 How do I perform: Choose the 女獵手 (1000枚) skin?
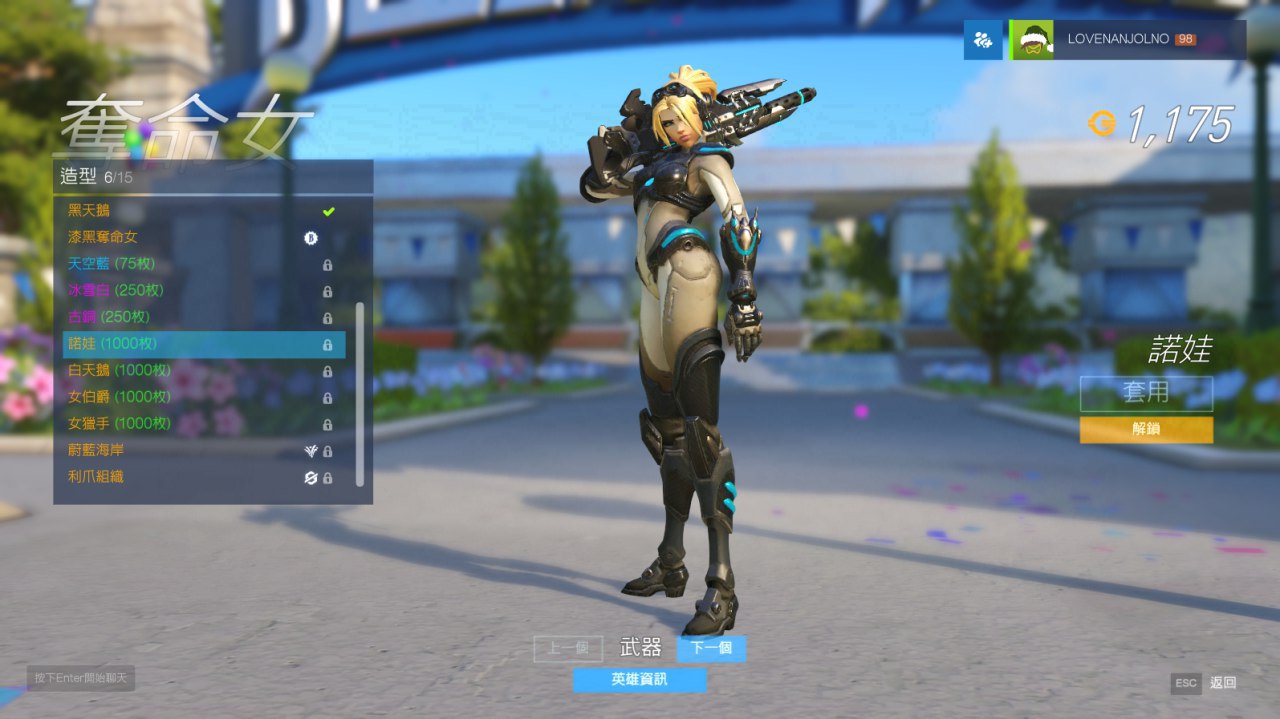tap(200, 423)
